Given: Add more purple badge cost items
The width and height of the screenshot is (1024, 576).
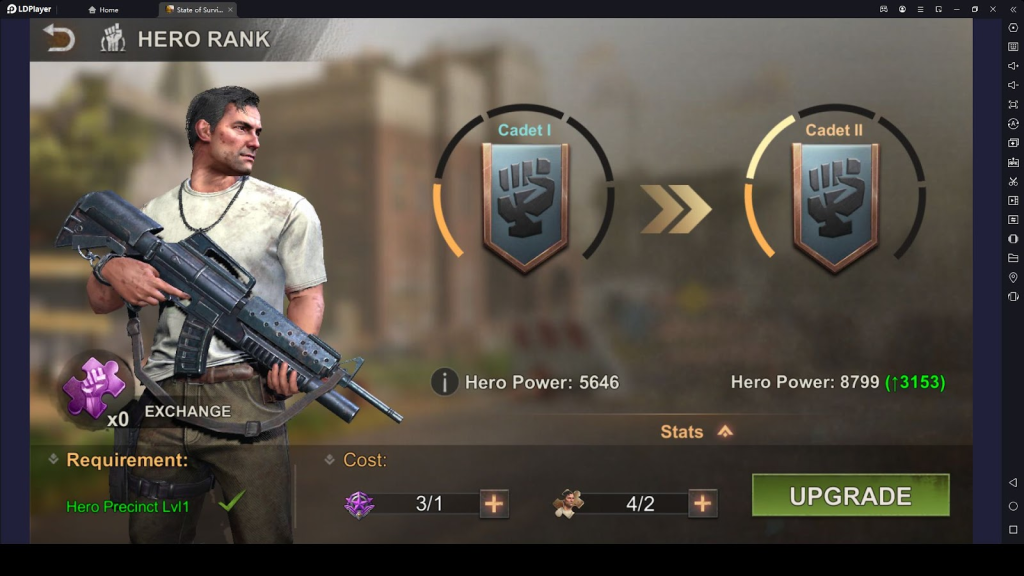Looking at the screenshot, I should pos(494,503).
